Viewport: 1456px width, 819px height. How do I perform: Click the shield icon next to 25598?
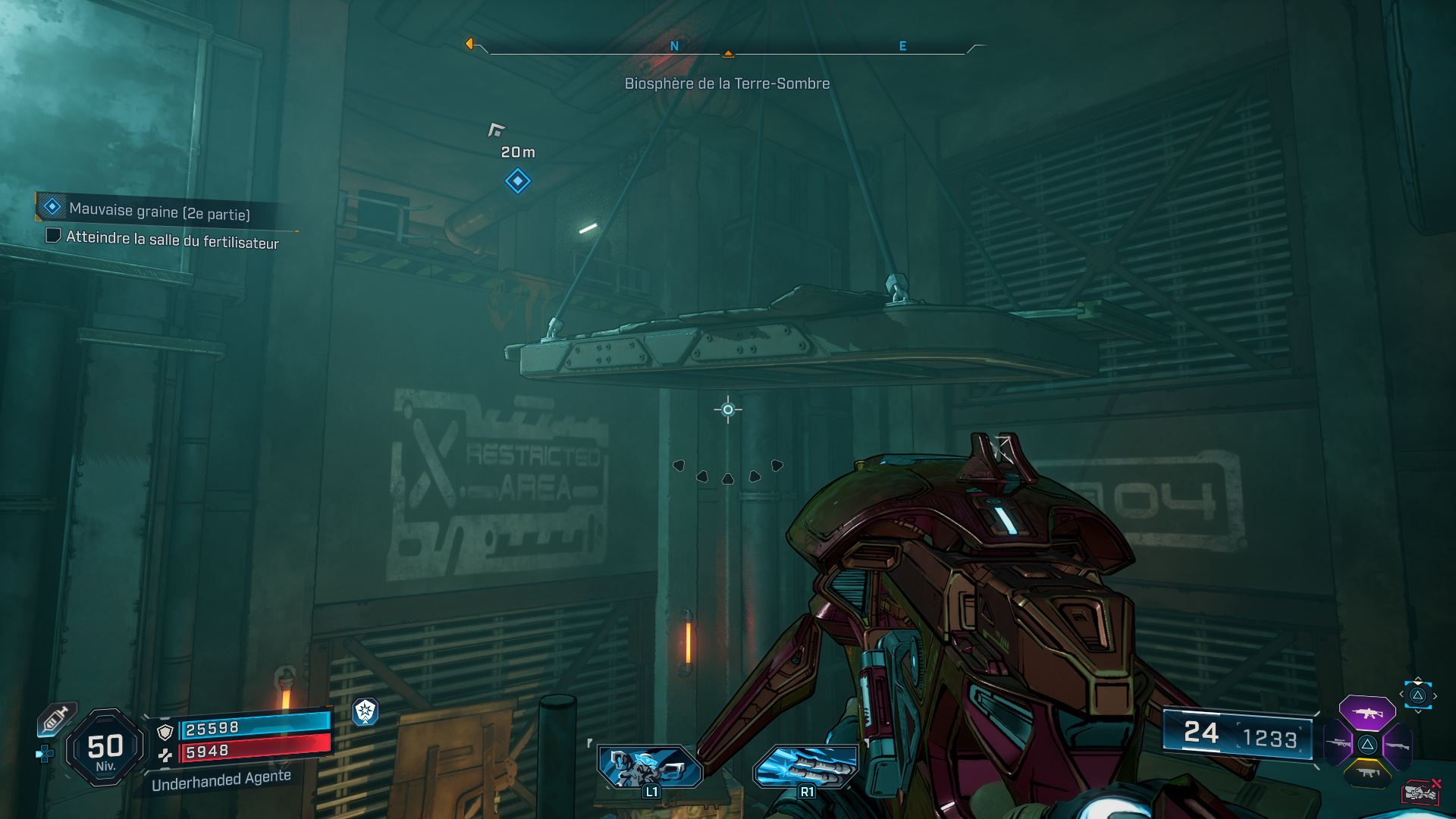click(x=165, y=731)
